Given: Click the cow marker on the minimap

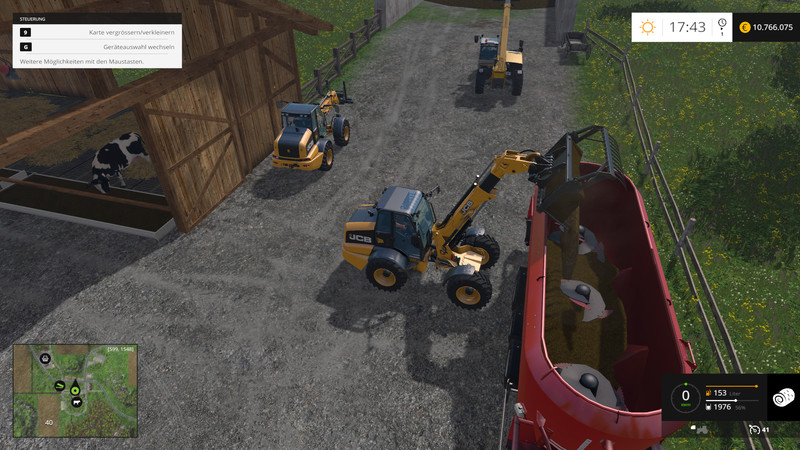Looking at the screenshot, I should coord(76,402).
